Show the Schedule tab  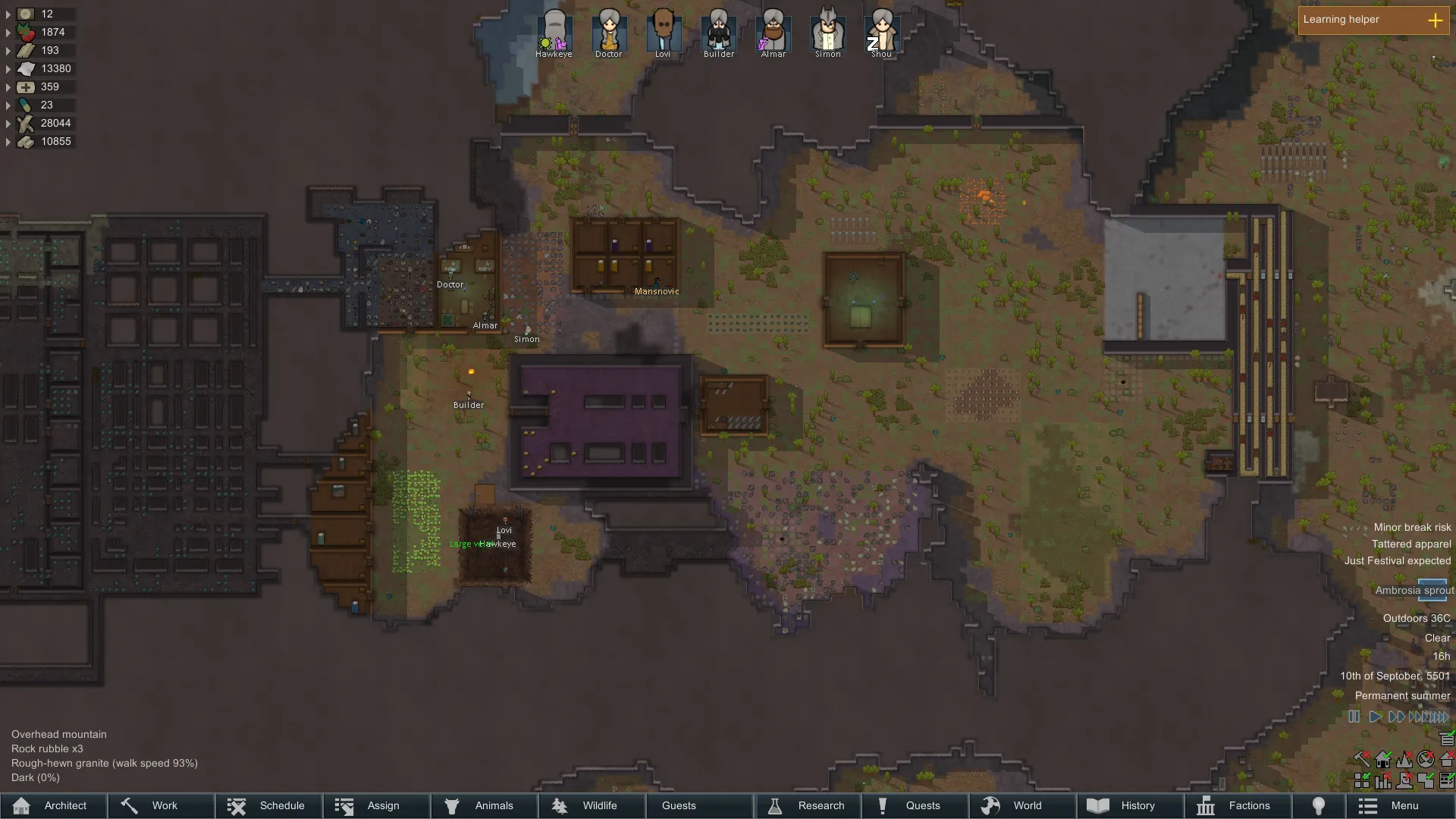click(x=268, y=805)
